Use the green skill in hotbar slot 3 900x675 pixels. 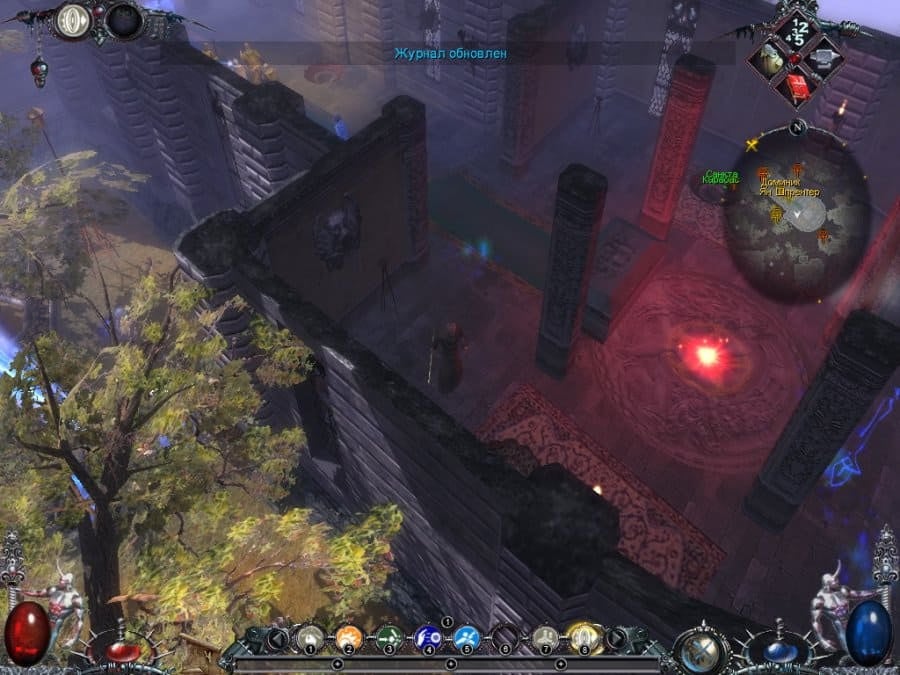pyautogui.click(x=389, y=637)
